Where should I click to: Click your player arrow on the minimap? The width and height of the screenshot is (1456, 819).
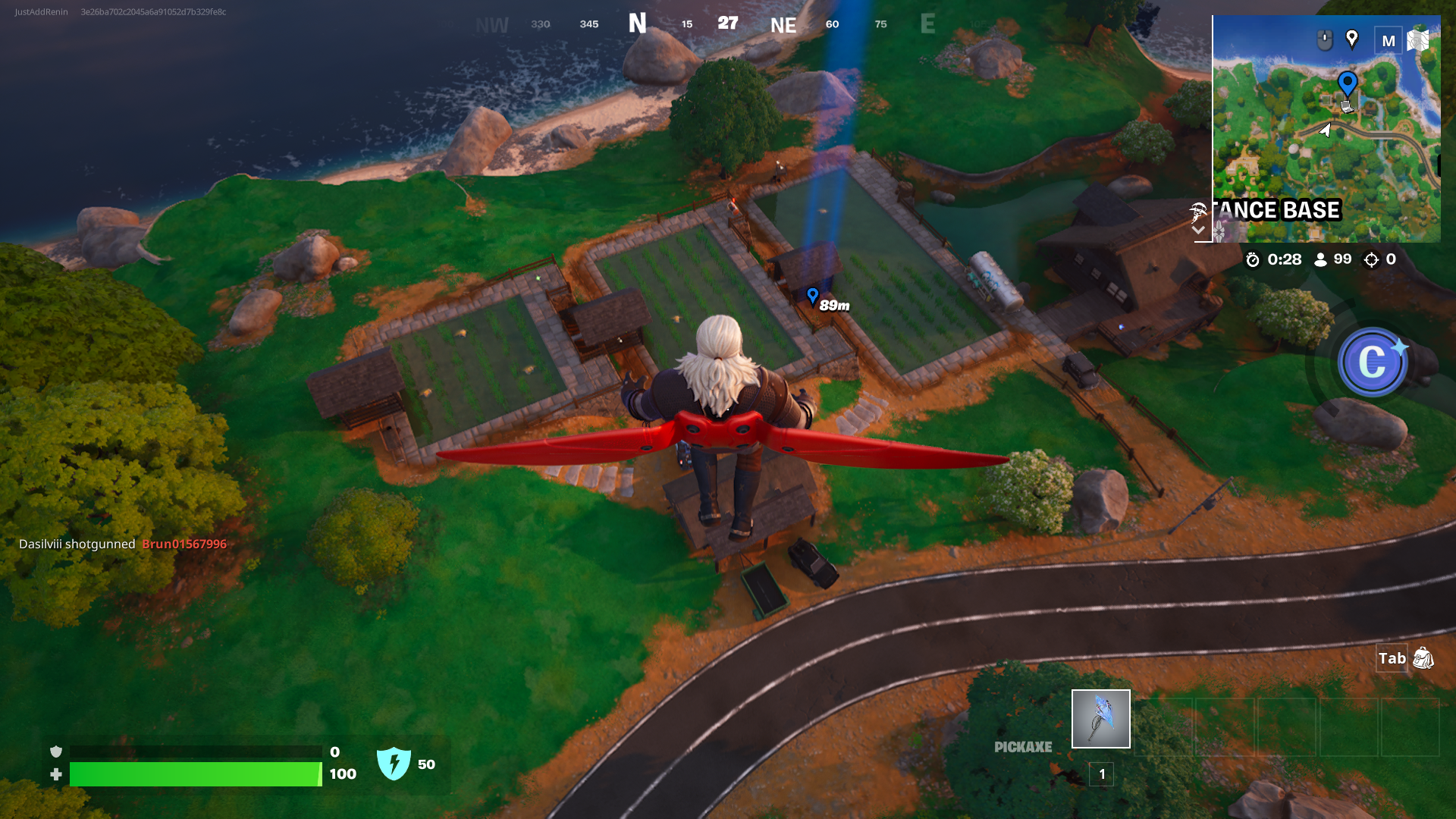point(1325,130)
